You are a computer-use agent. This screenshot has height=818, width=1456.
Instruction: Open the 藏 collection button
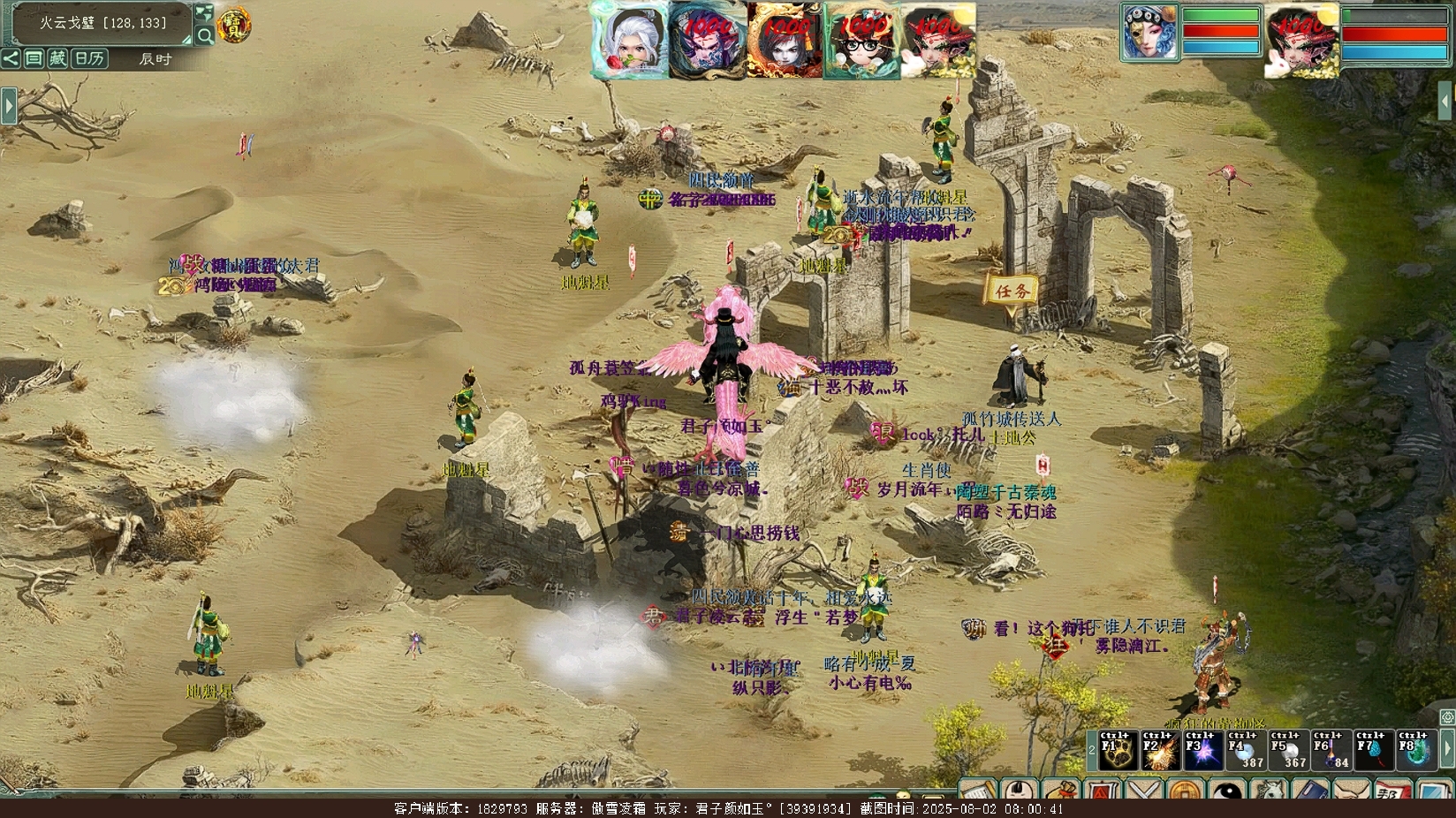coord(57,58)
